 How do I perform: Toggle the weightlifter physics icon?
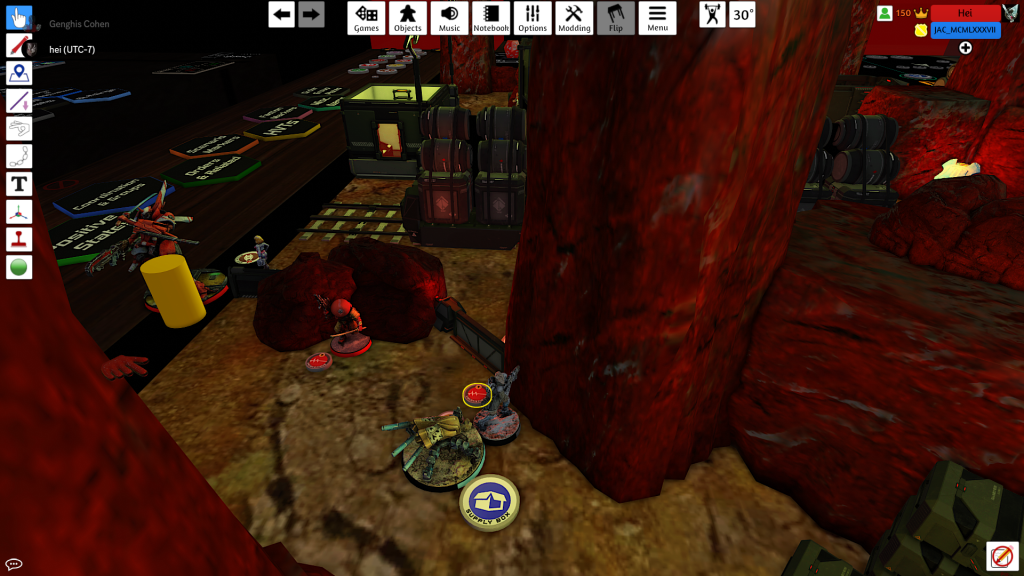[x=712, y=15]
